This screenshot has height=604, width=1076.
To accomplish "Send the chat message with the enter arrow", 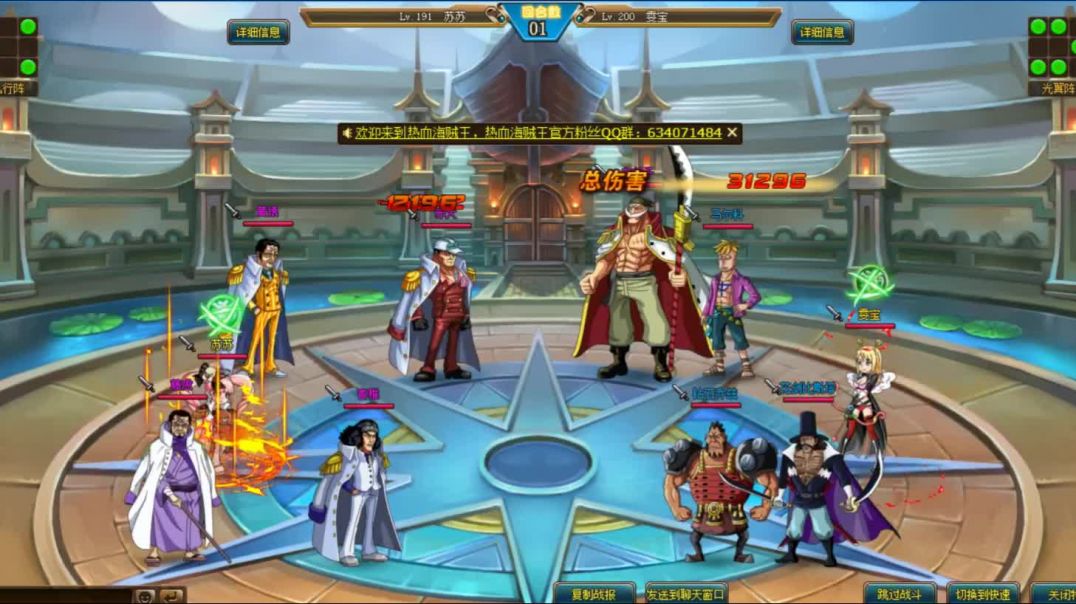I will [172, 596].
